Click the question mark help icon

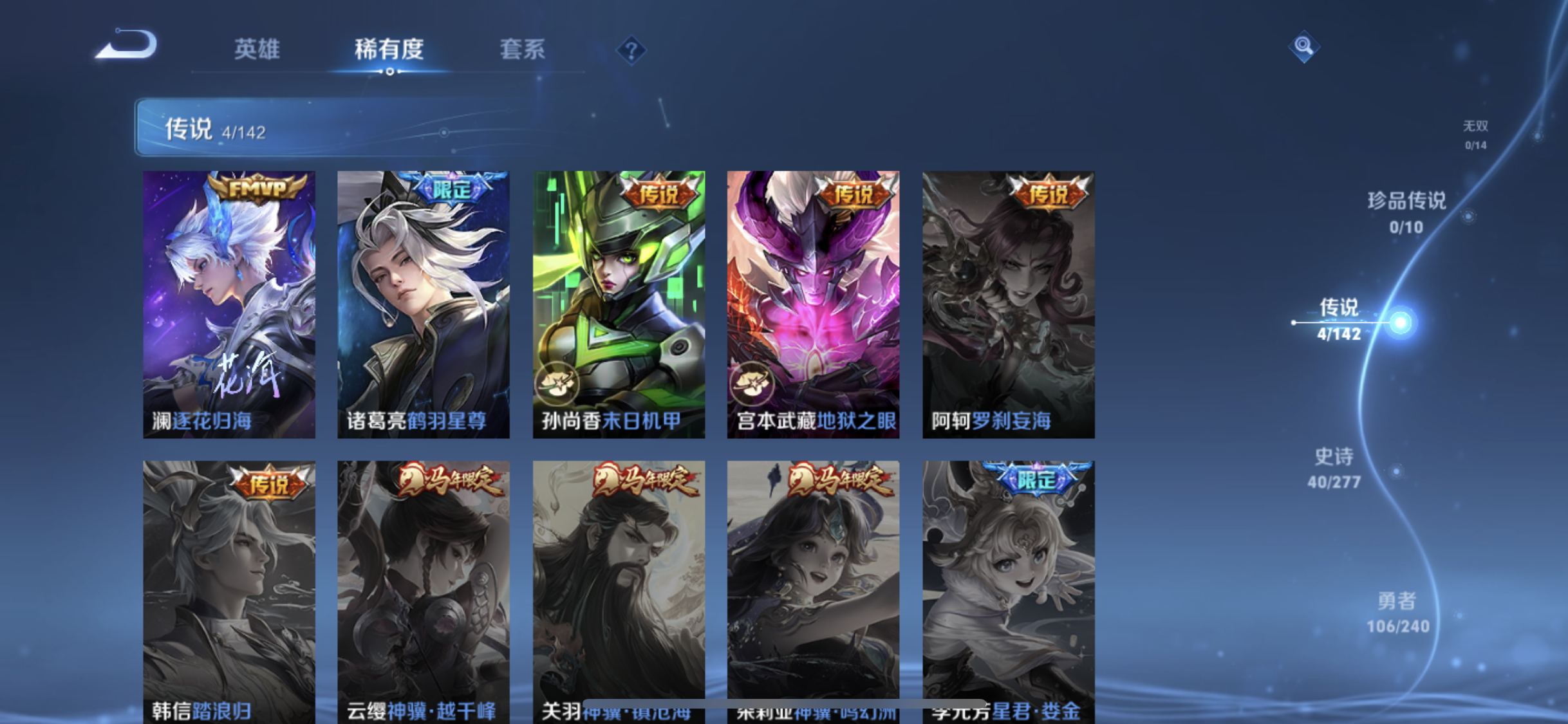[631, 50]
